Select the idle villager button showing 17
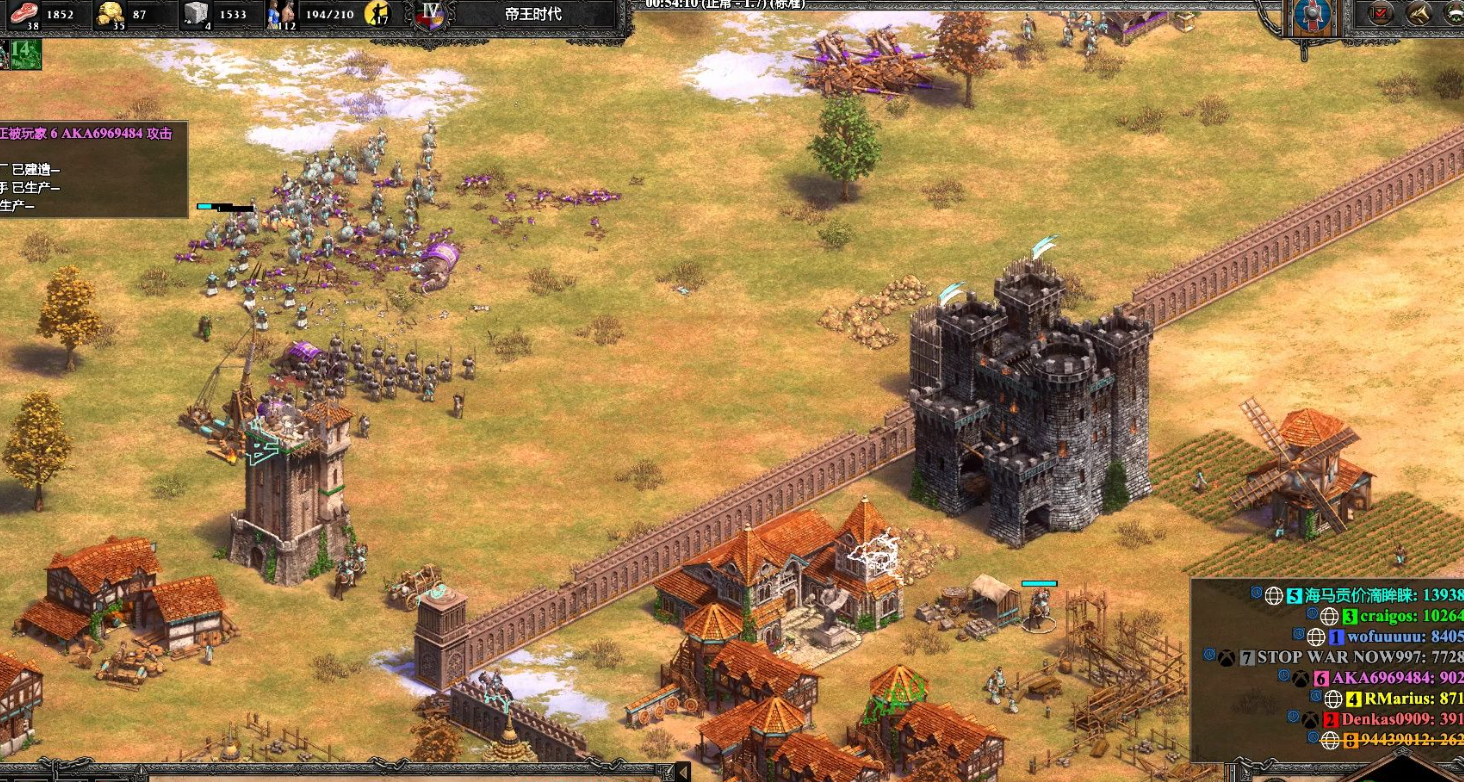The image size is (1464, 782). 378,14
